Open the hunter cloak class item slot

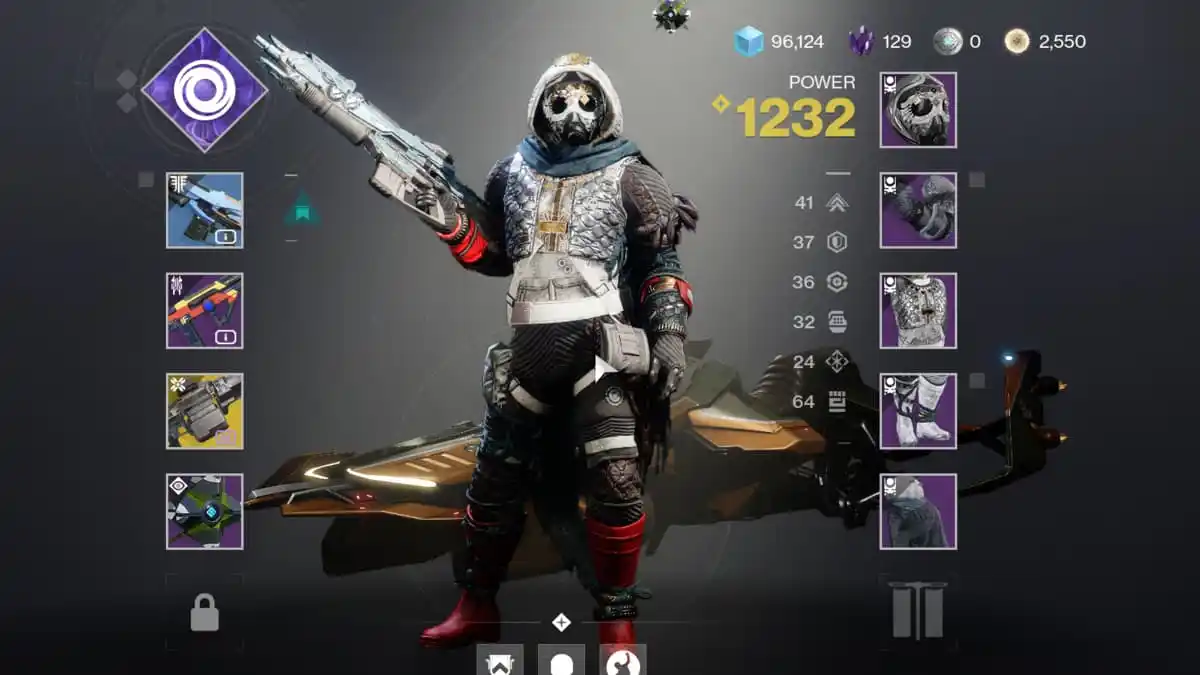tap(918, 511)
